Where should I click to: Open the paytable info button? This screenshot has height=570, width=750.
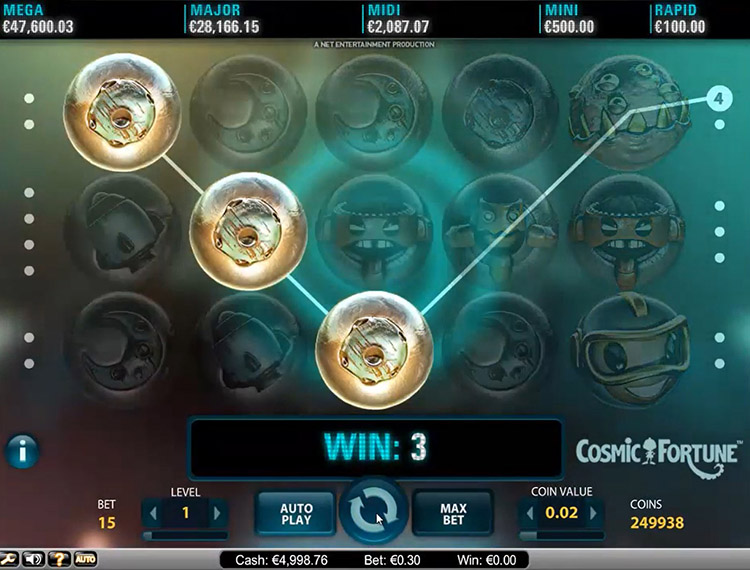point(21,451)
